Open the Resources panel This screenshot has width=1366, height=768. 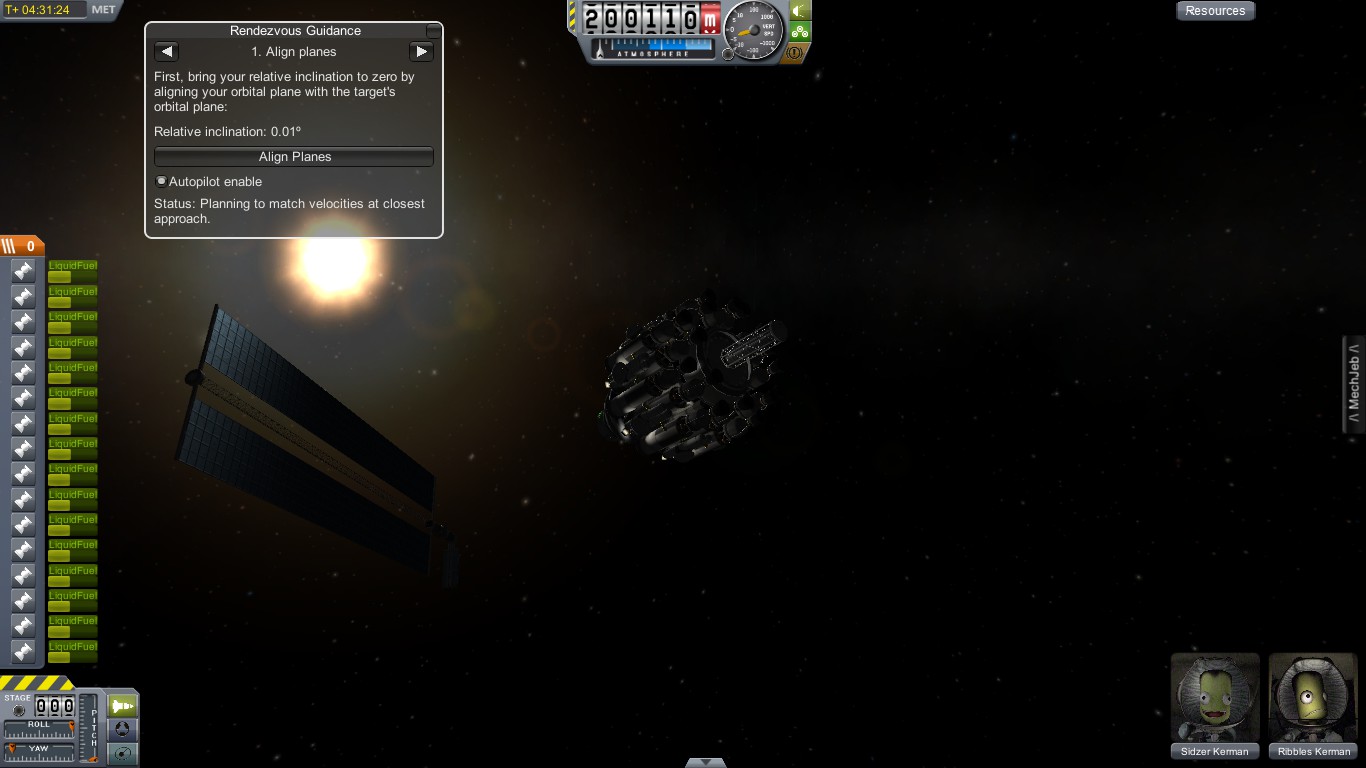click(x=1215, y=11)
